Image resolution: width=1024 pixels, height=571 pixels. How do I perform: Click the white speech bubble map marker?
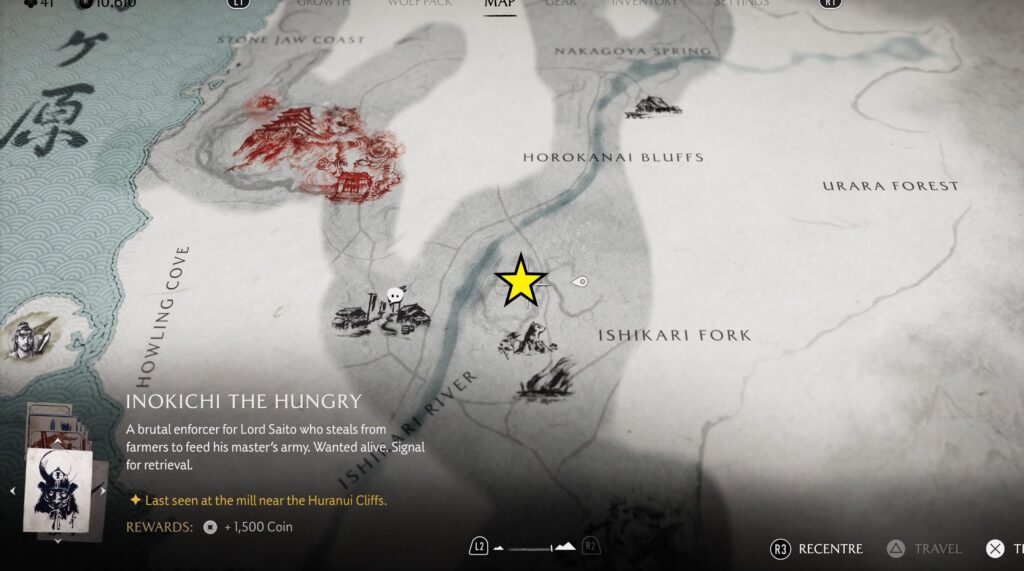pyautogui.click(x=395, y=295)
